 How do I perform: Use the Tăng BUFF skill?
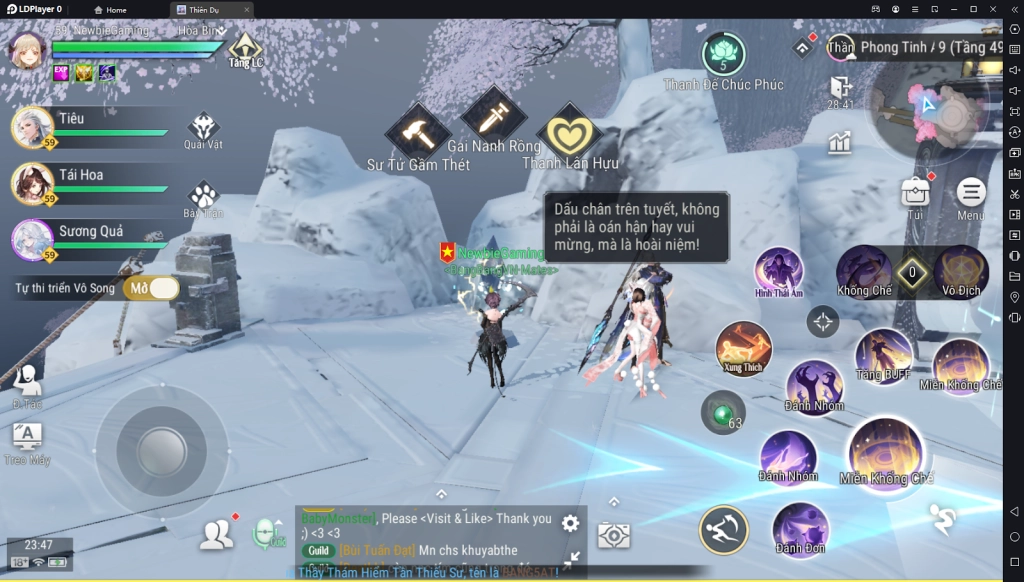click(x=883, y=353)
